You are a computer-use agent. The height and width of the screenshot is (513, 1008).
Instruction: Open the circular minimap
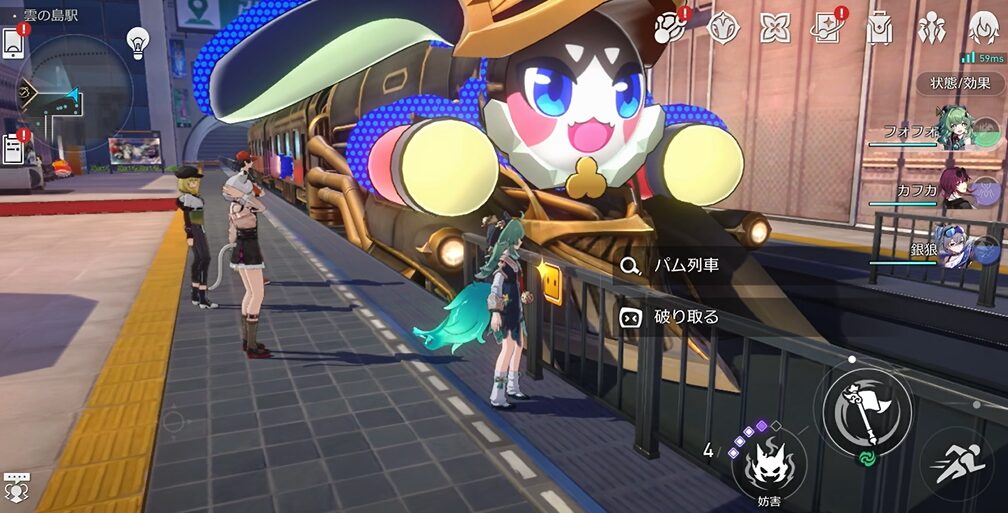tap(77, 93)
